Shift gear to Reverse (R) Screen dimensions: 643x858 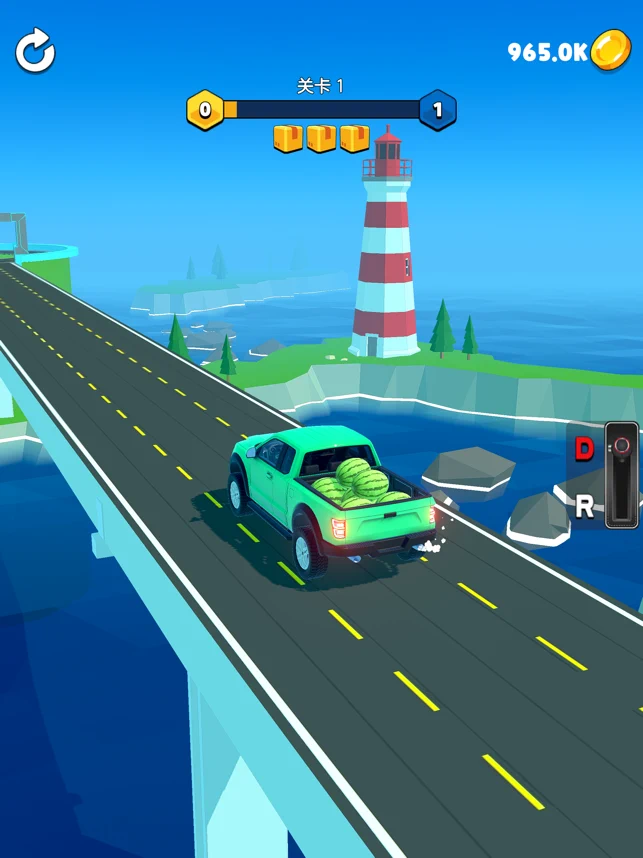584,506
